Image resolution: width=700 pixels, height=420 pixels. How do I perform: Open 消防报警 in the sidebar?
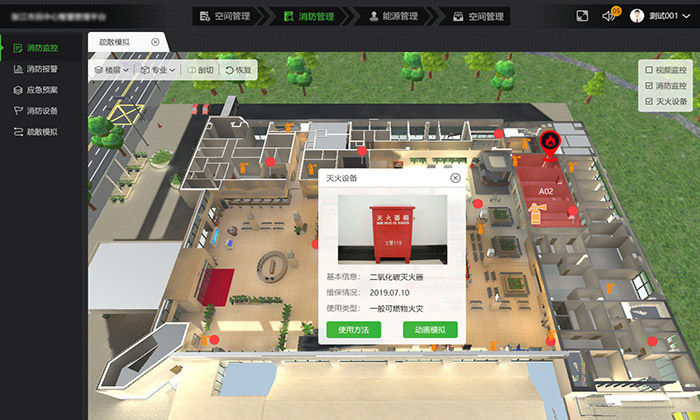[x=42, y=69]
